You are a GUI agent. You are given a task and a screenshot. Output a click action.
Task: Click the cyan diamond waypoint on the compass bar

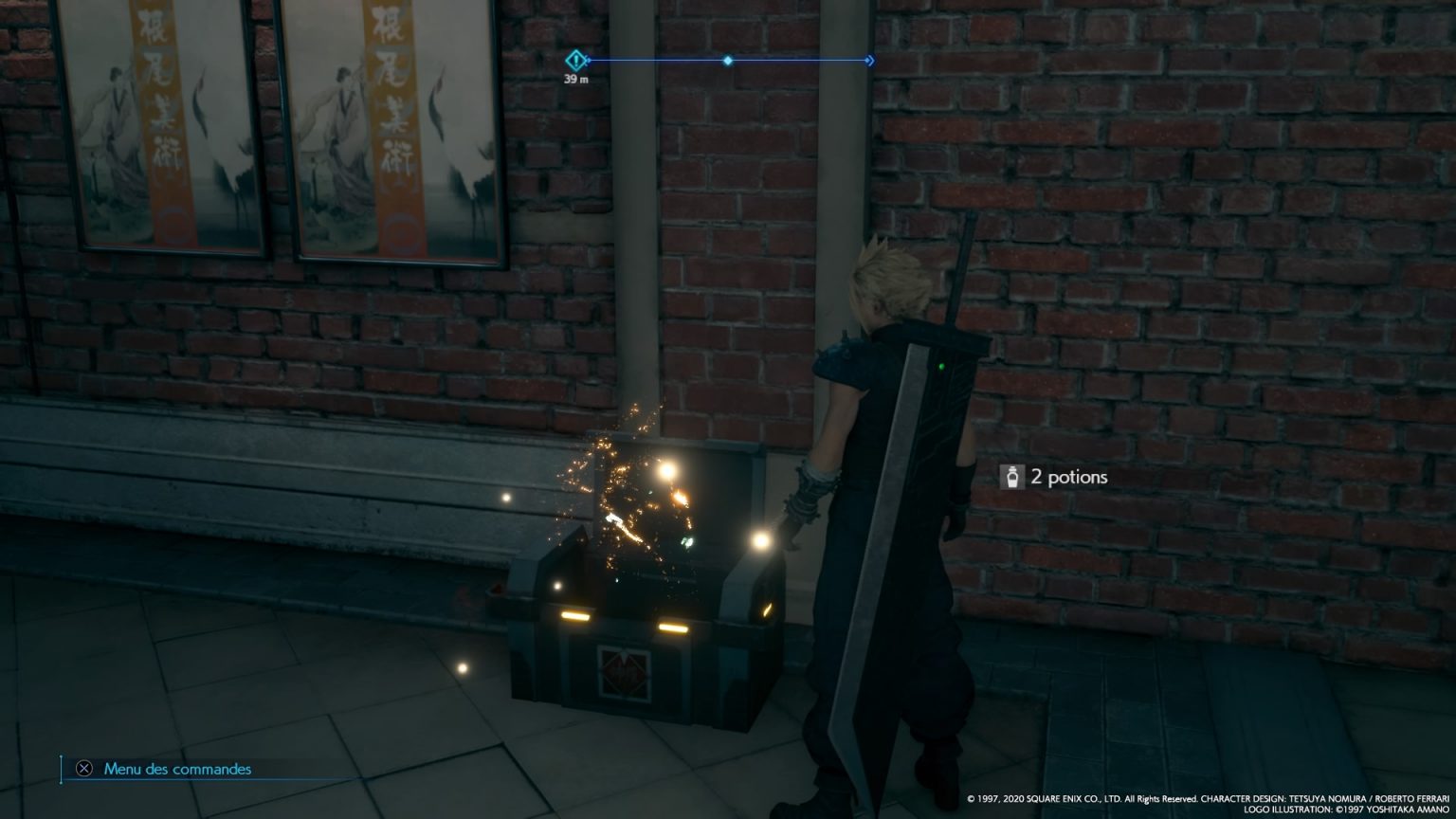tap(727, 60)
